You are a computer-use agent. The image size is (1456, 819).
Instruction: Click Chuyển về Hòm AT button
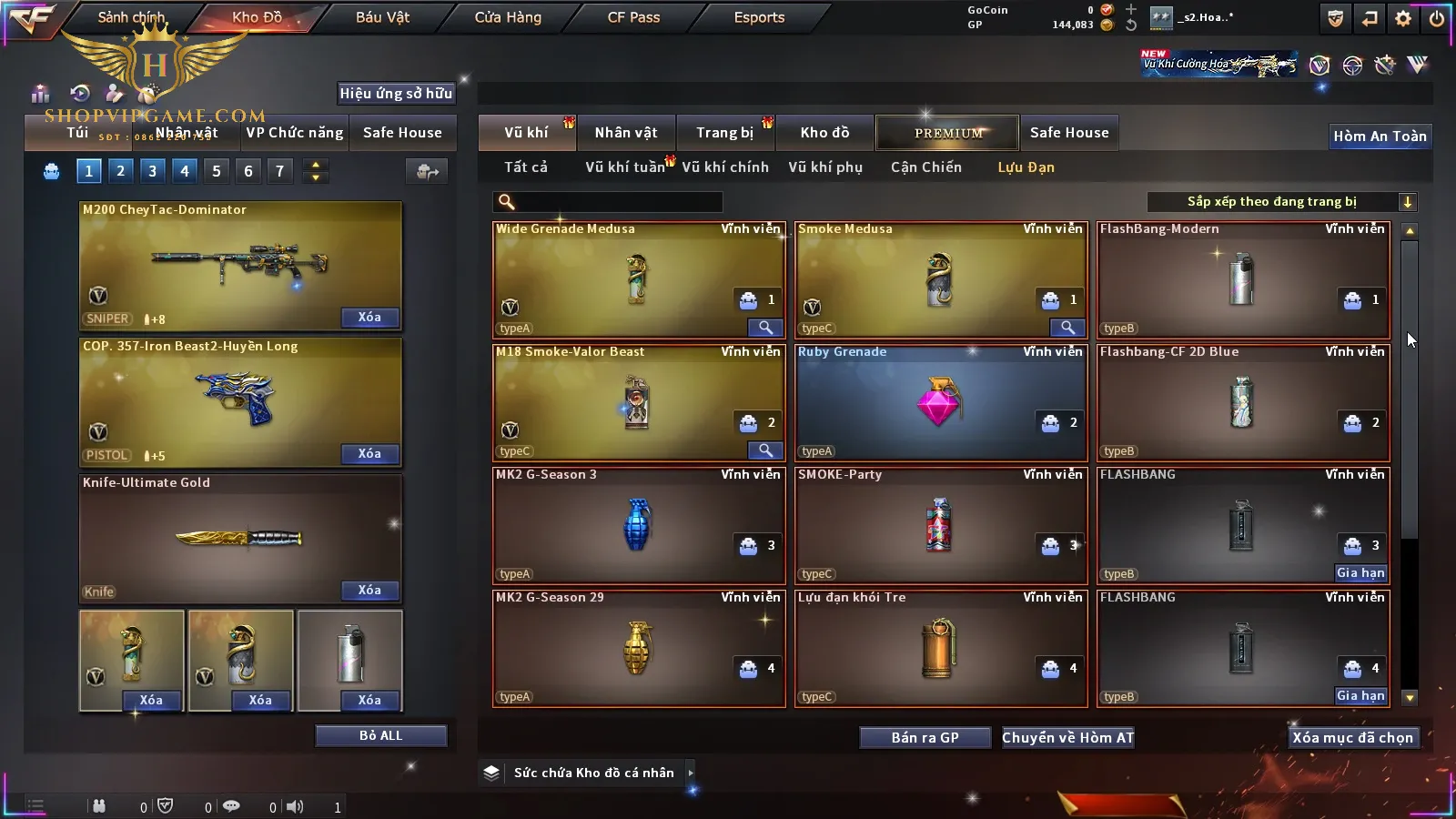(1068, 738)
